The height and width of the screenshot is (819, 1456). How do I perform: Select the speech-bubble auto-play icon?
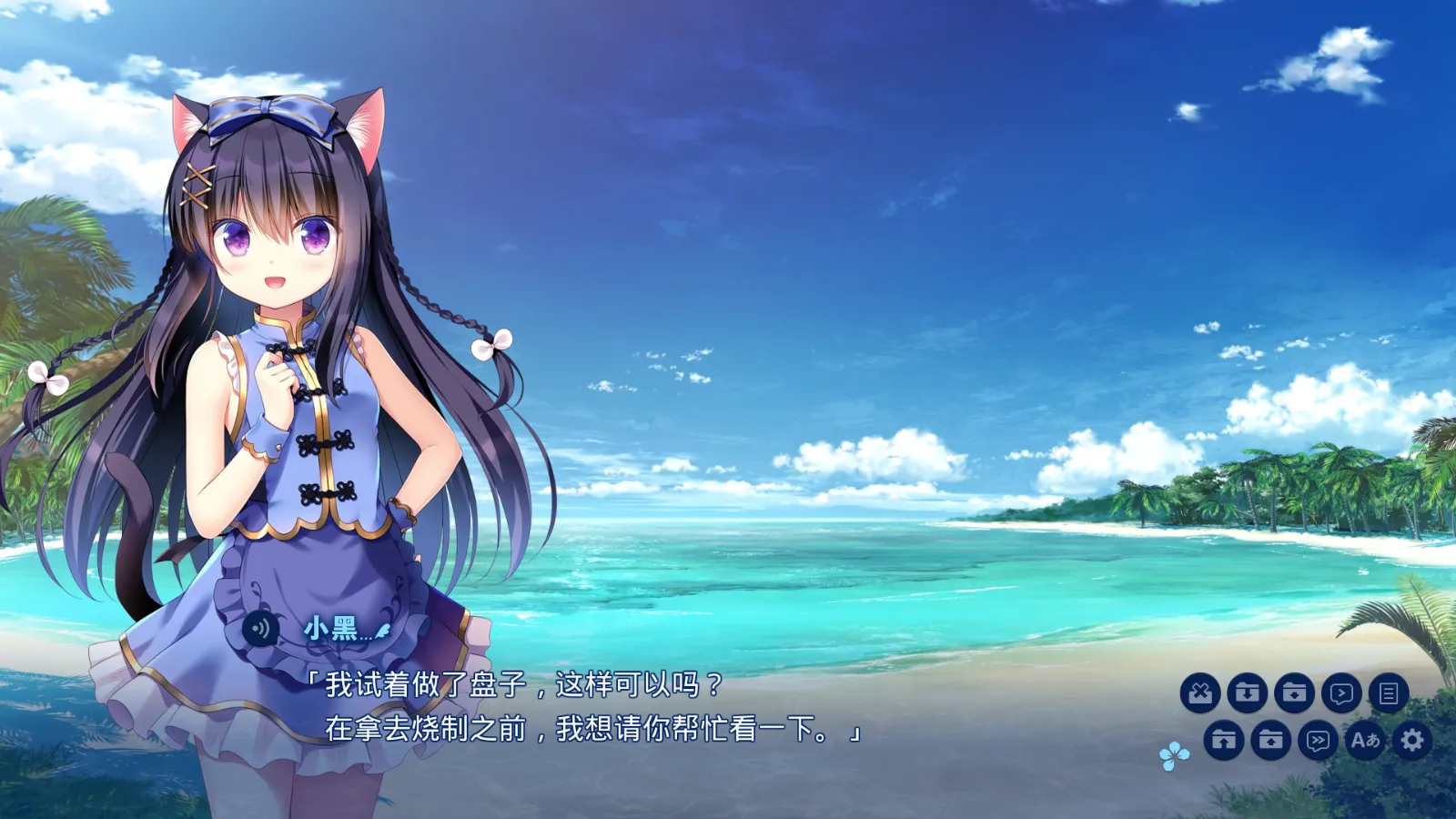1340,692
